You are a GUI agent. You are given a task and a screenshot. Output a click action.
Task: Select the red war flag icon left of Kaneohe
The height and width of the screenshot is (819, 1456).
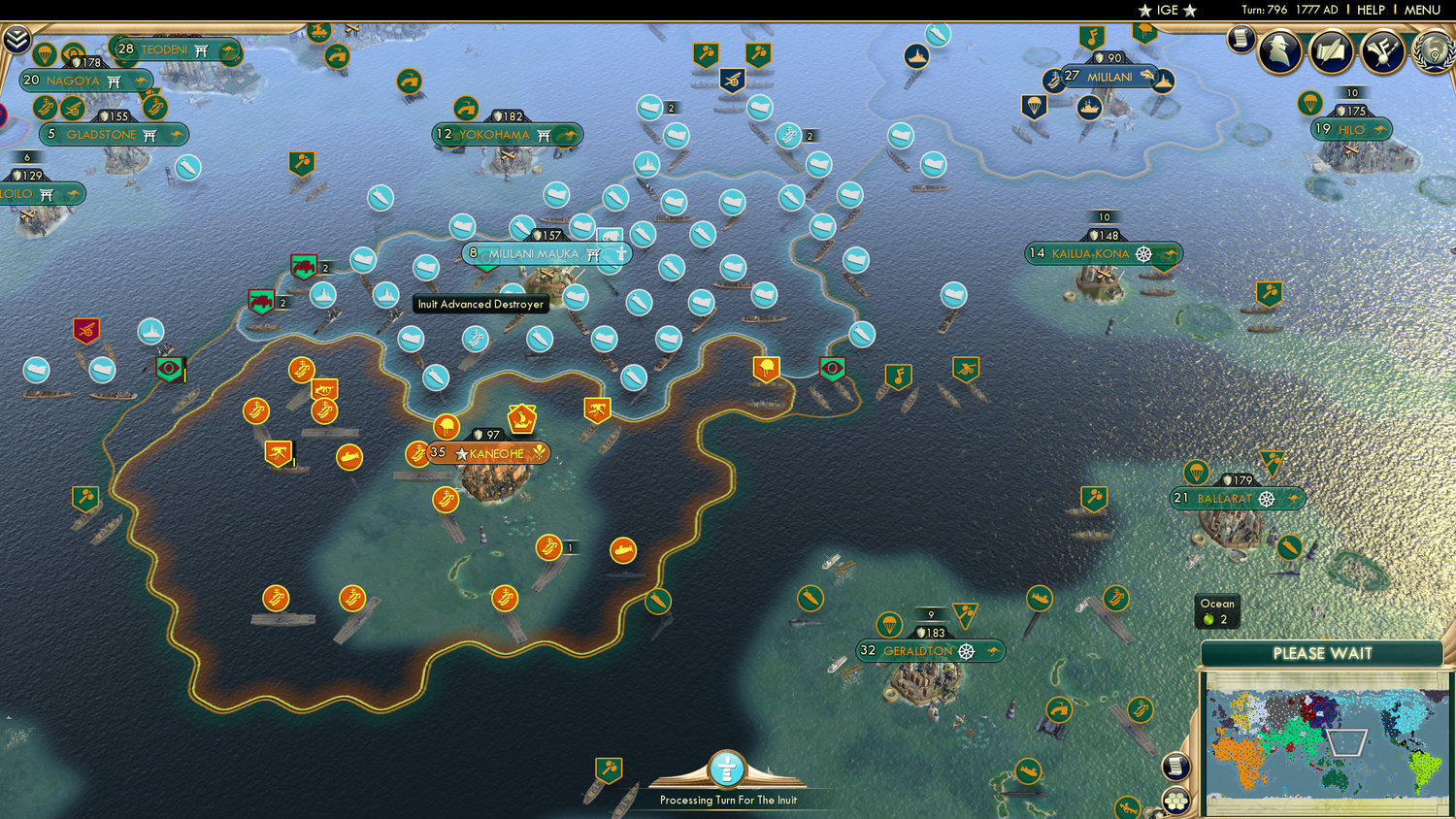tap(87, 332)
